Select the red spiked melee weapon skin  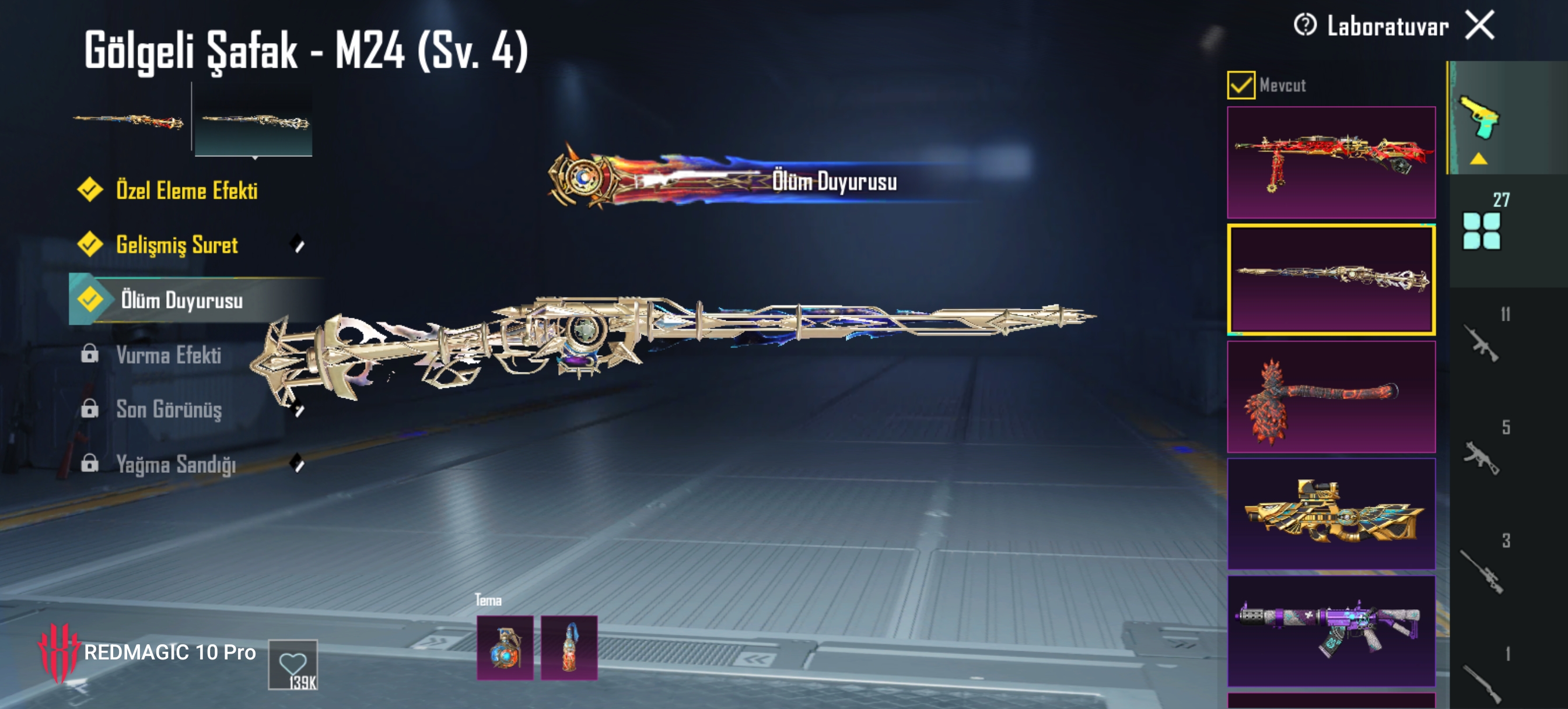click(1331, 397)
